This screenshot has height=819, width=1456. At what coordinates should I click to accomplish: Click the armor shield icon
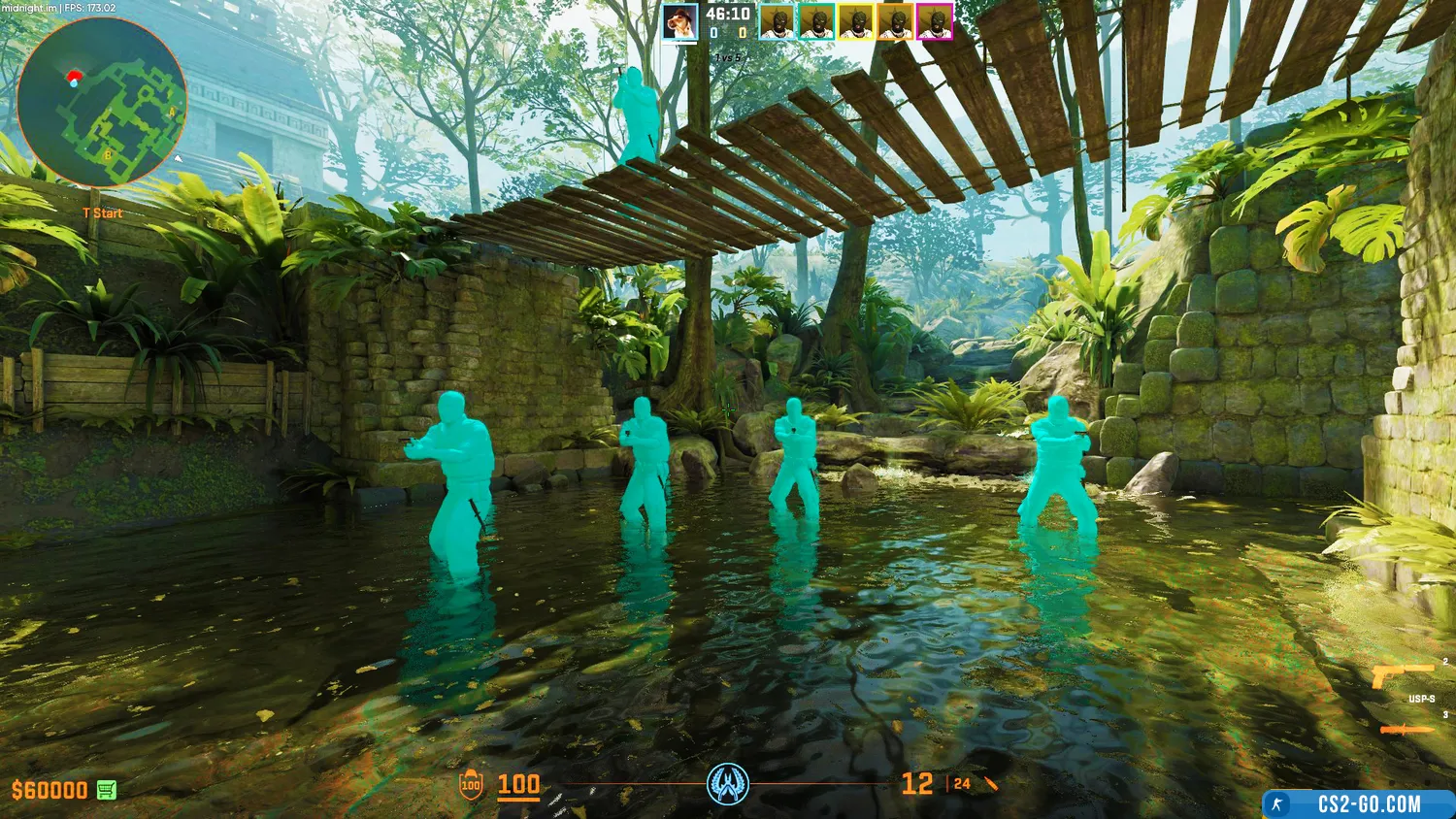point(471,785)
